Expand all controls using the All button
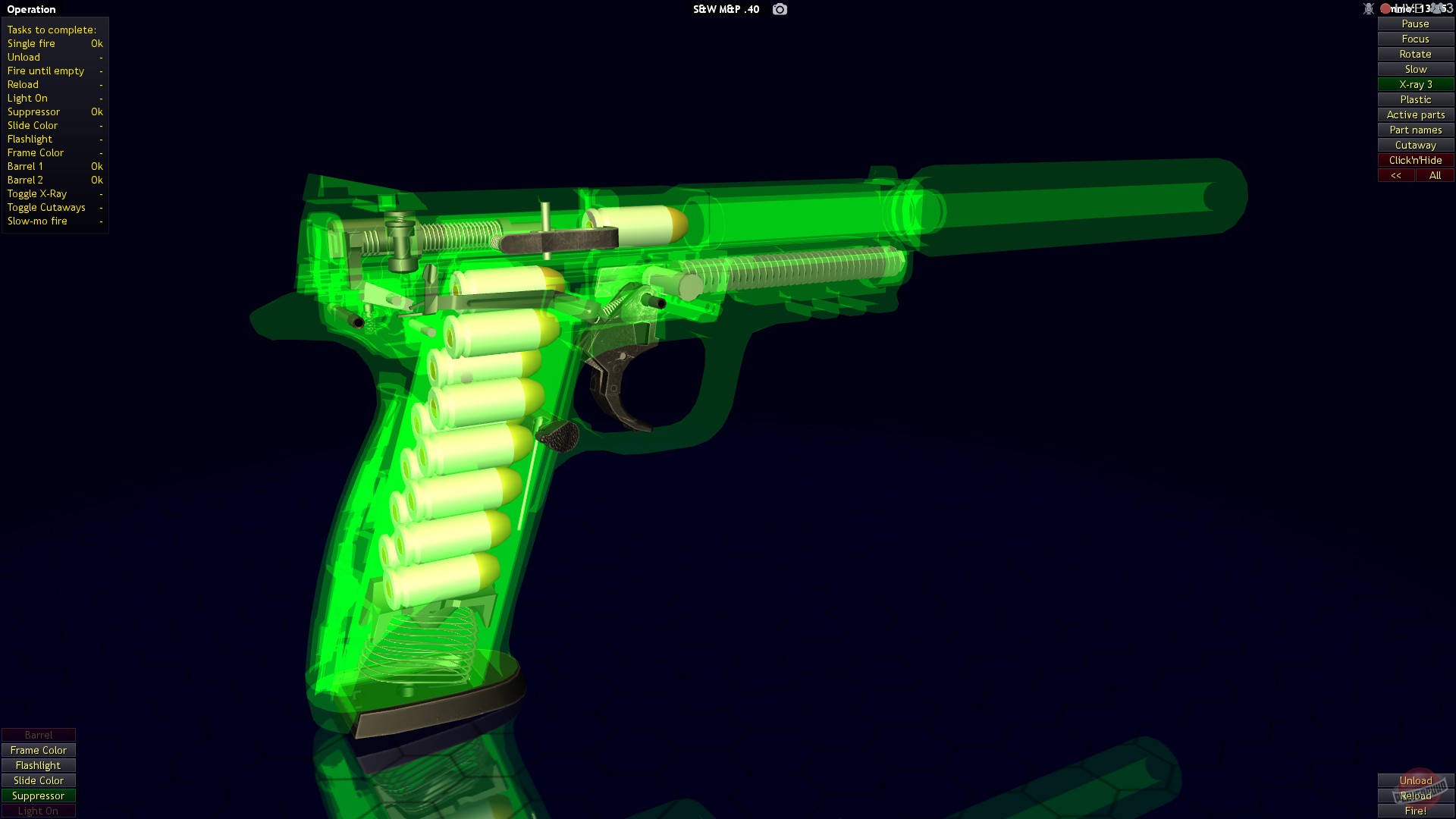The image size is (1456, 819). (1435, 175)
